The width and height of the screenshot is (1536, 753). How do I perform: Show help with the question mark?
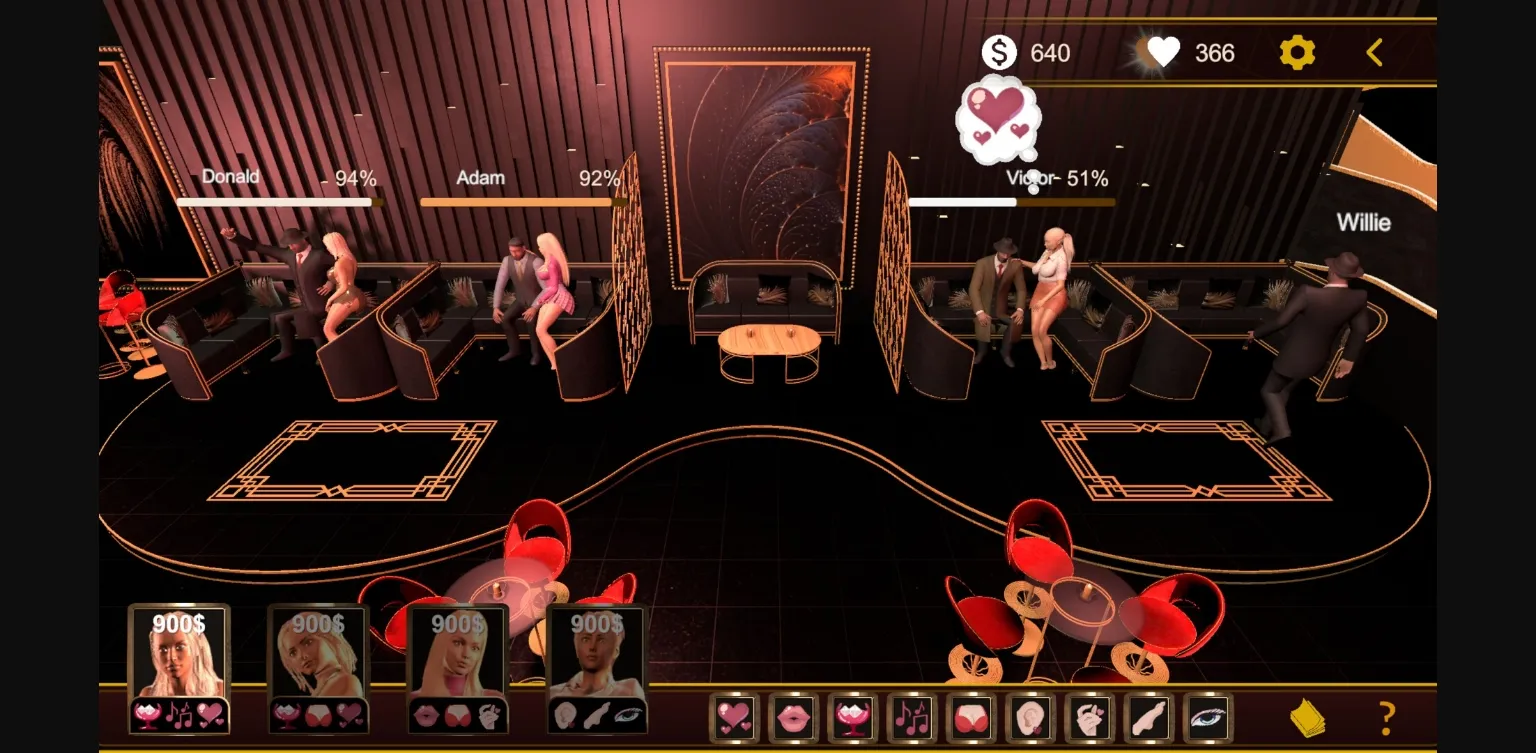point(1387,718)
